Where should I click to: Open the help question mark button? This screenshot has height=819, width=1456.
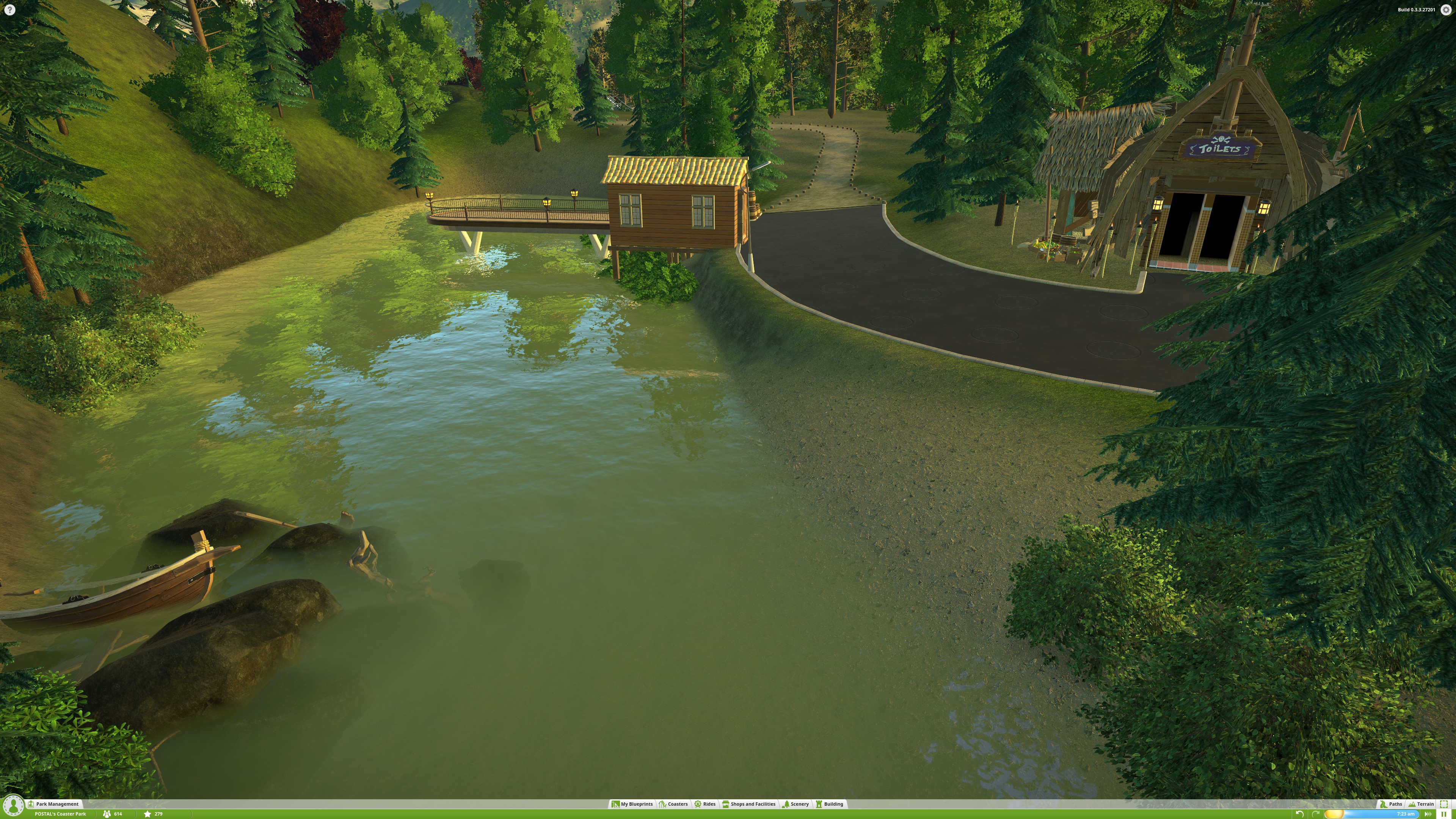[x=9, y=9]
